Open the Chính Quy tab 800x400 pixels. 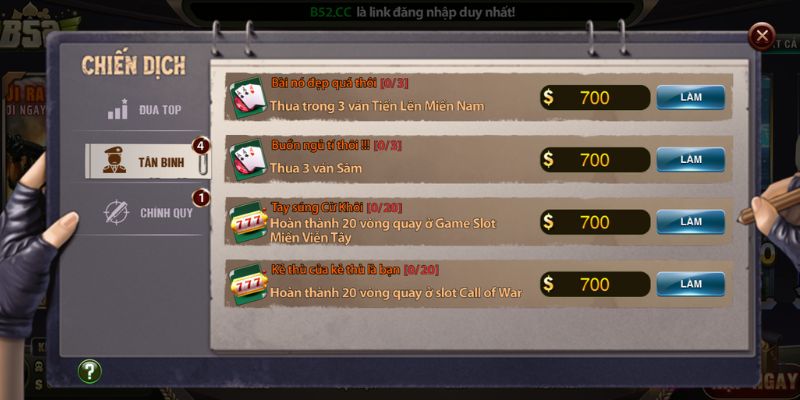[146, 212]
